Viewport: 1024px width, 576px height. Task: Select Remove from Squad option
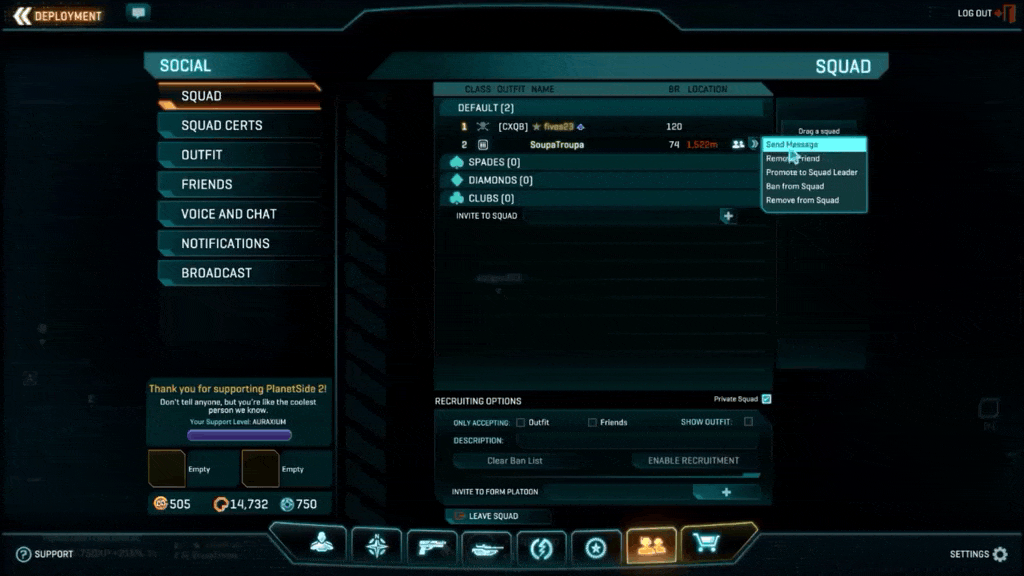tap(802, 201)
